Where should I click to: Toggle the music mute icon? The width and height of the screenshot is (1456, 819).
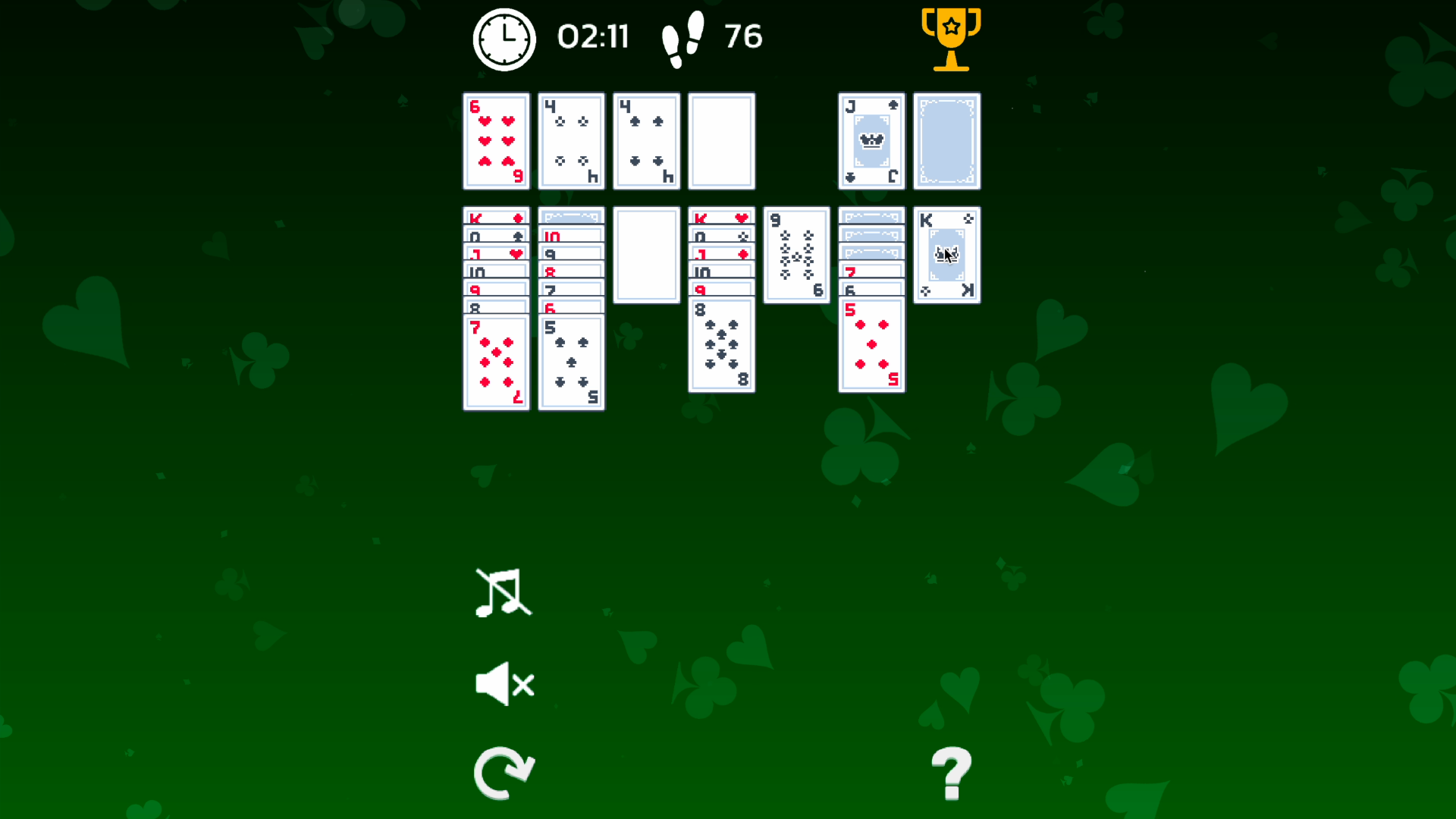(x=503, y=595)
